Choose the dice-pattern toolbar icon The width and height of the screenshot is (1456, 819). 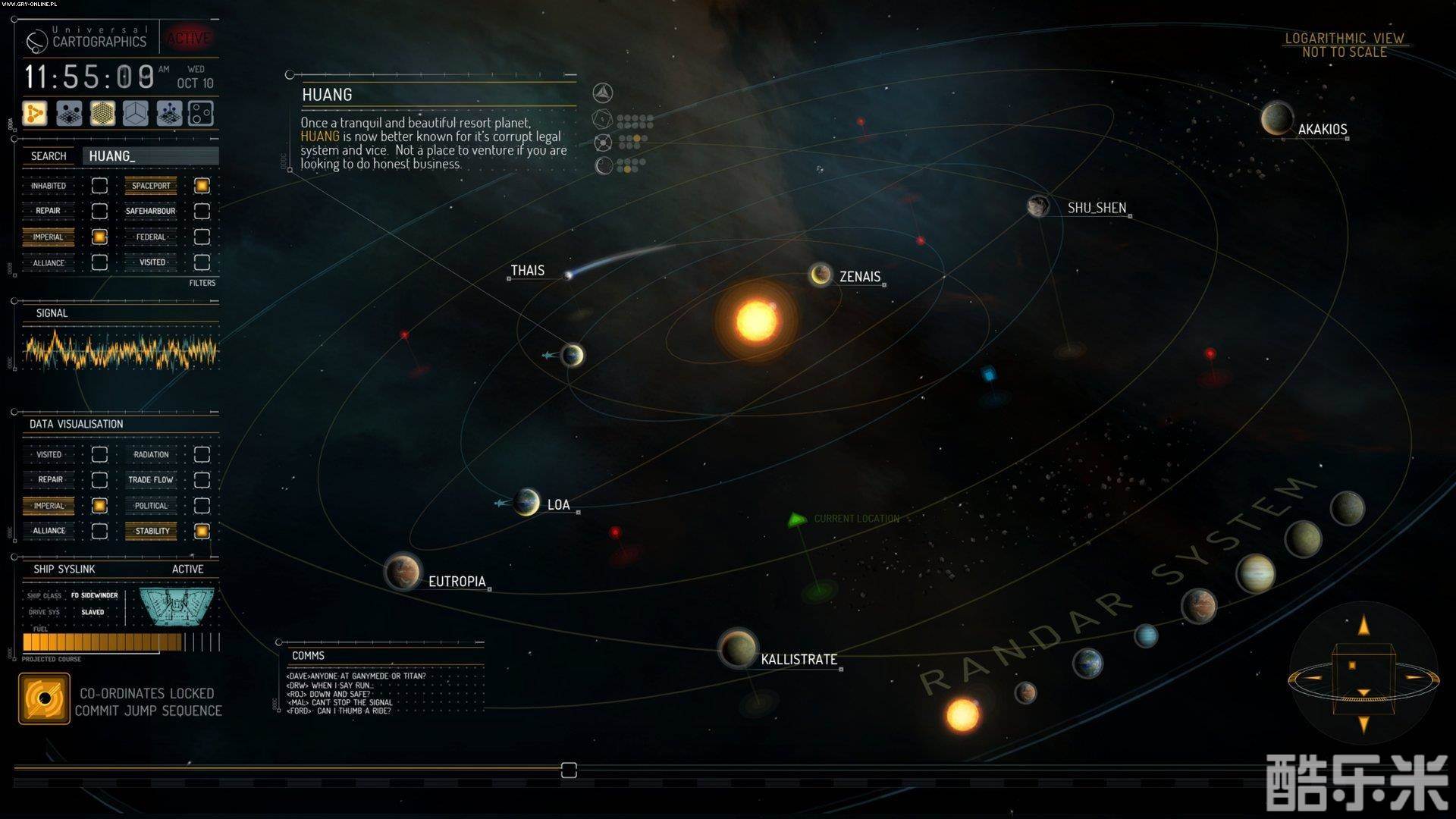(x=201, y=114)
